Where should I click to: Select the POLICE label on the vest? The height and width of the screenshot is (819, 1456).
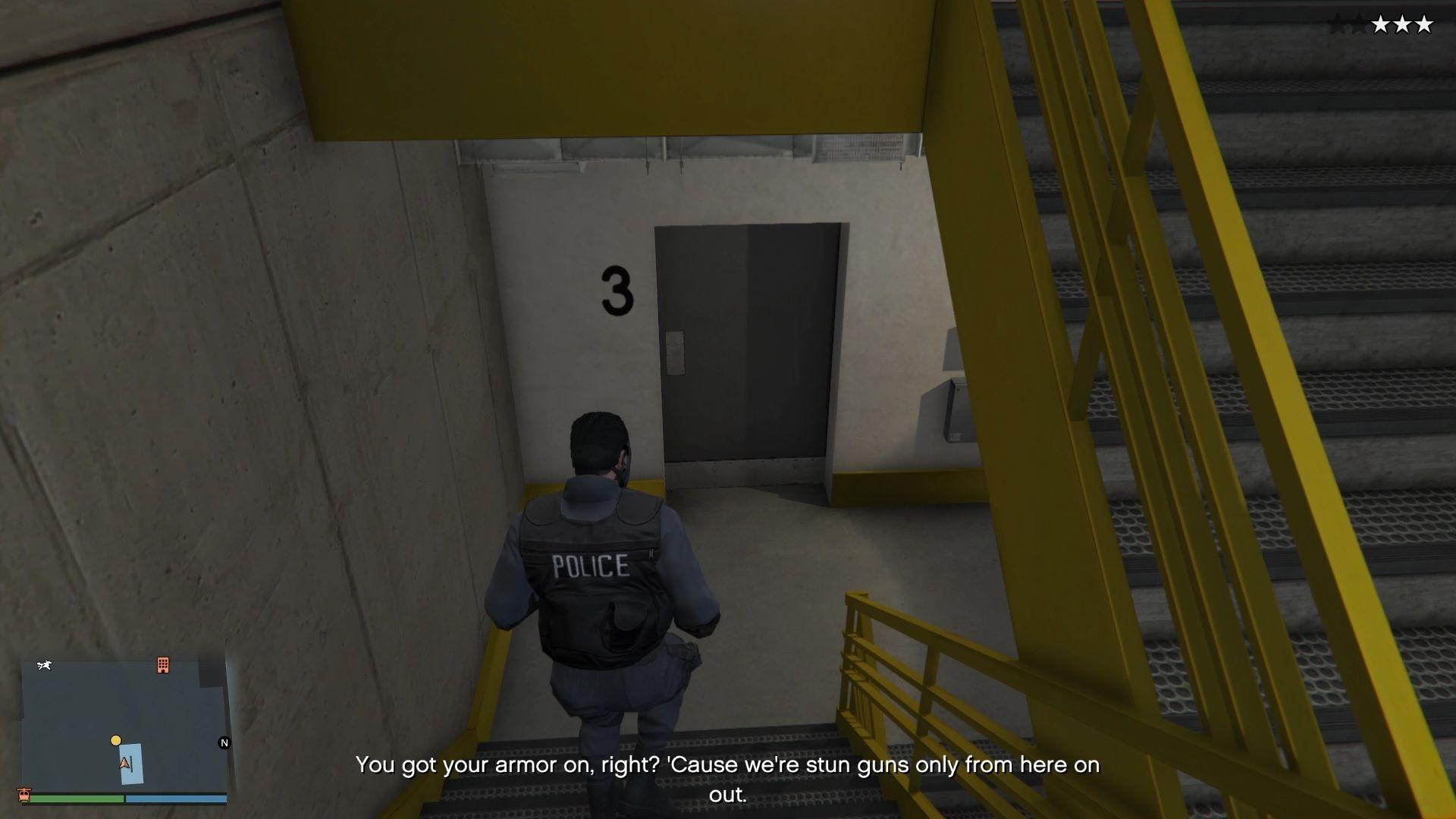point(590,565)
